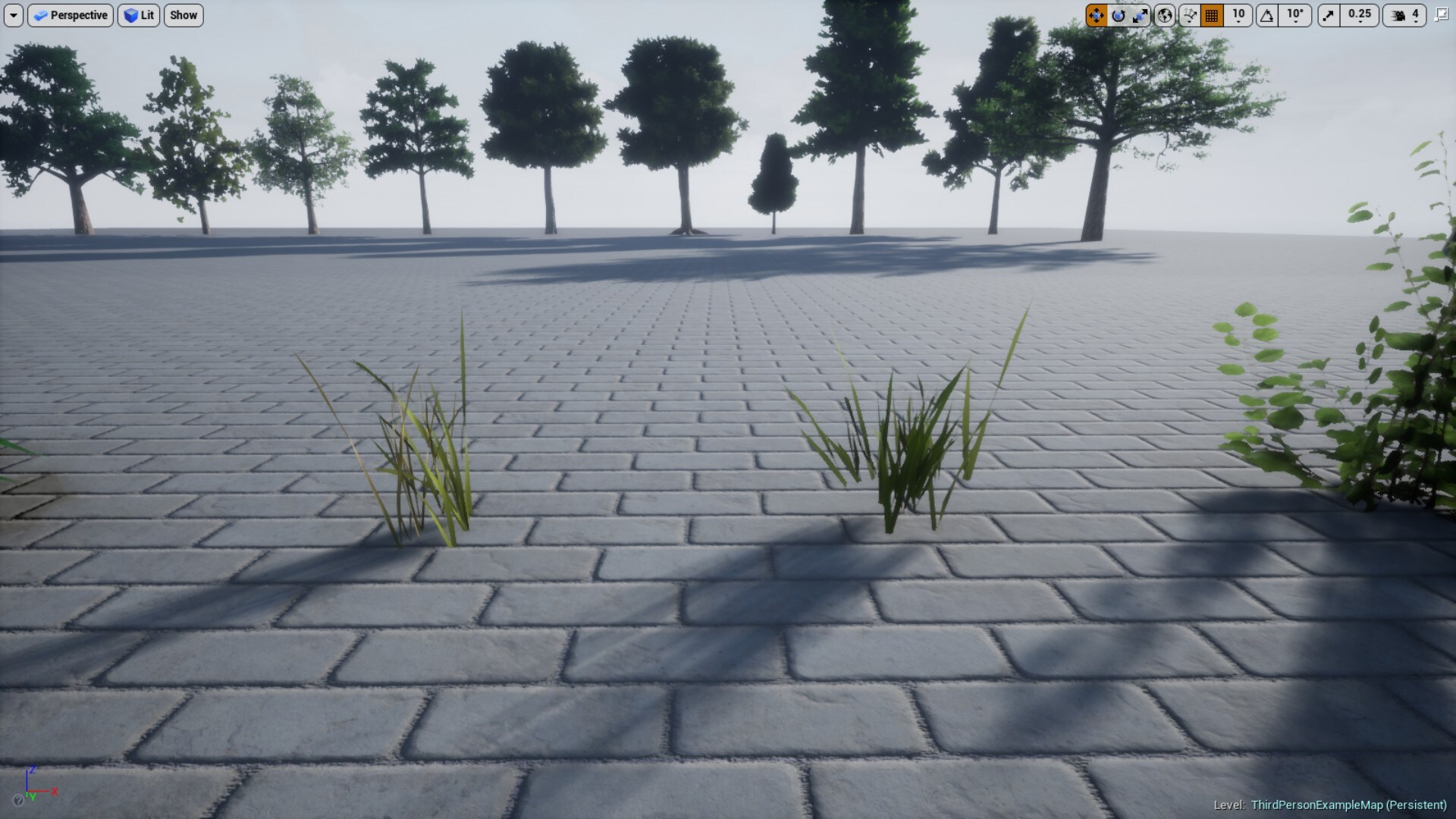Select the Scale tool

point(1141,16)
